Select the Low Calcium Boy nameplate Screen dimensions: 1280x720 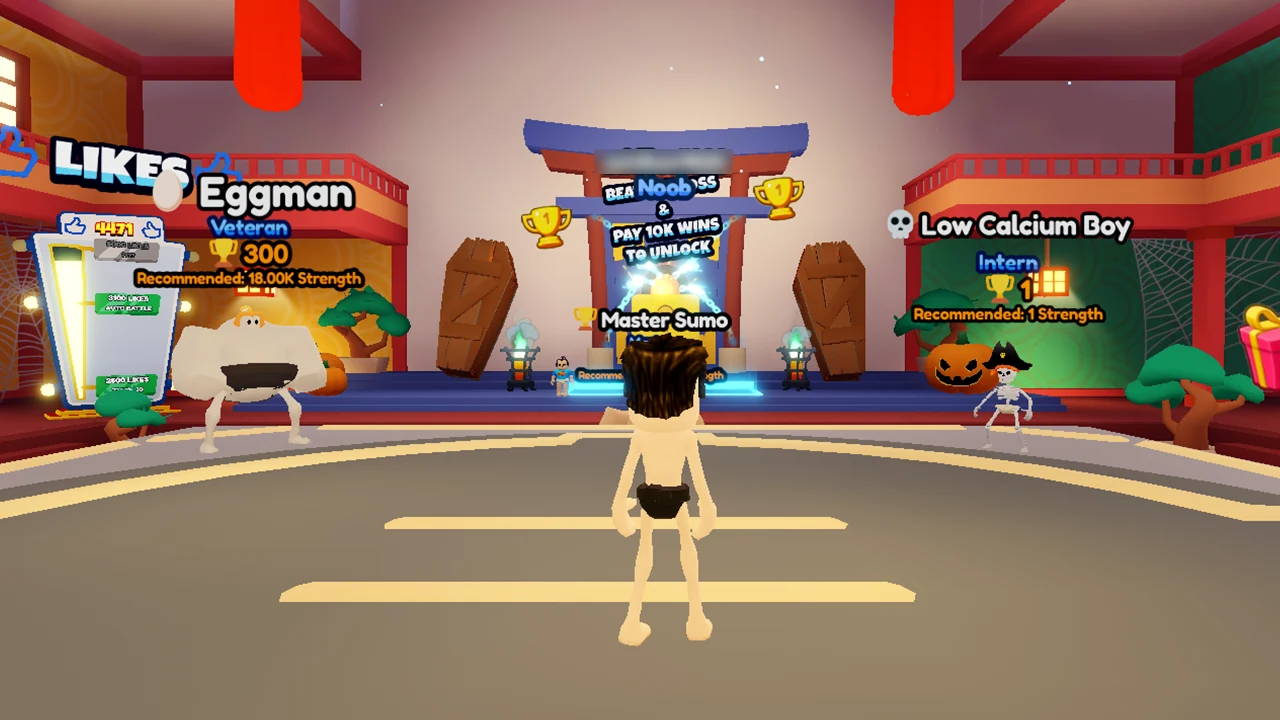point(1026,226)
